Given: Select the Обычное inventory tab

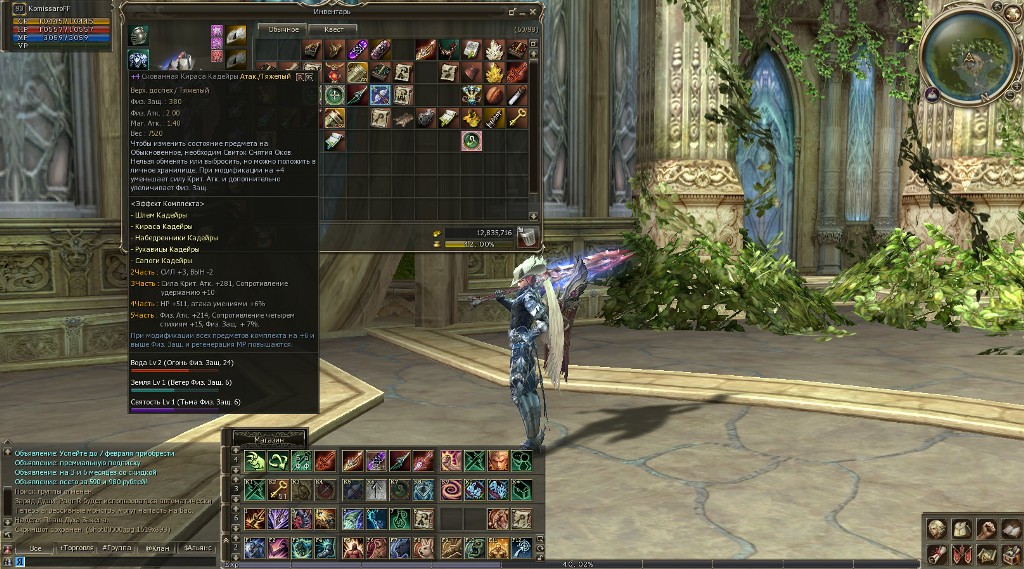Looking at the screenshot, I should pyautogui.click(x=282, y=29).
